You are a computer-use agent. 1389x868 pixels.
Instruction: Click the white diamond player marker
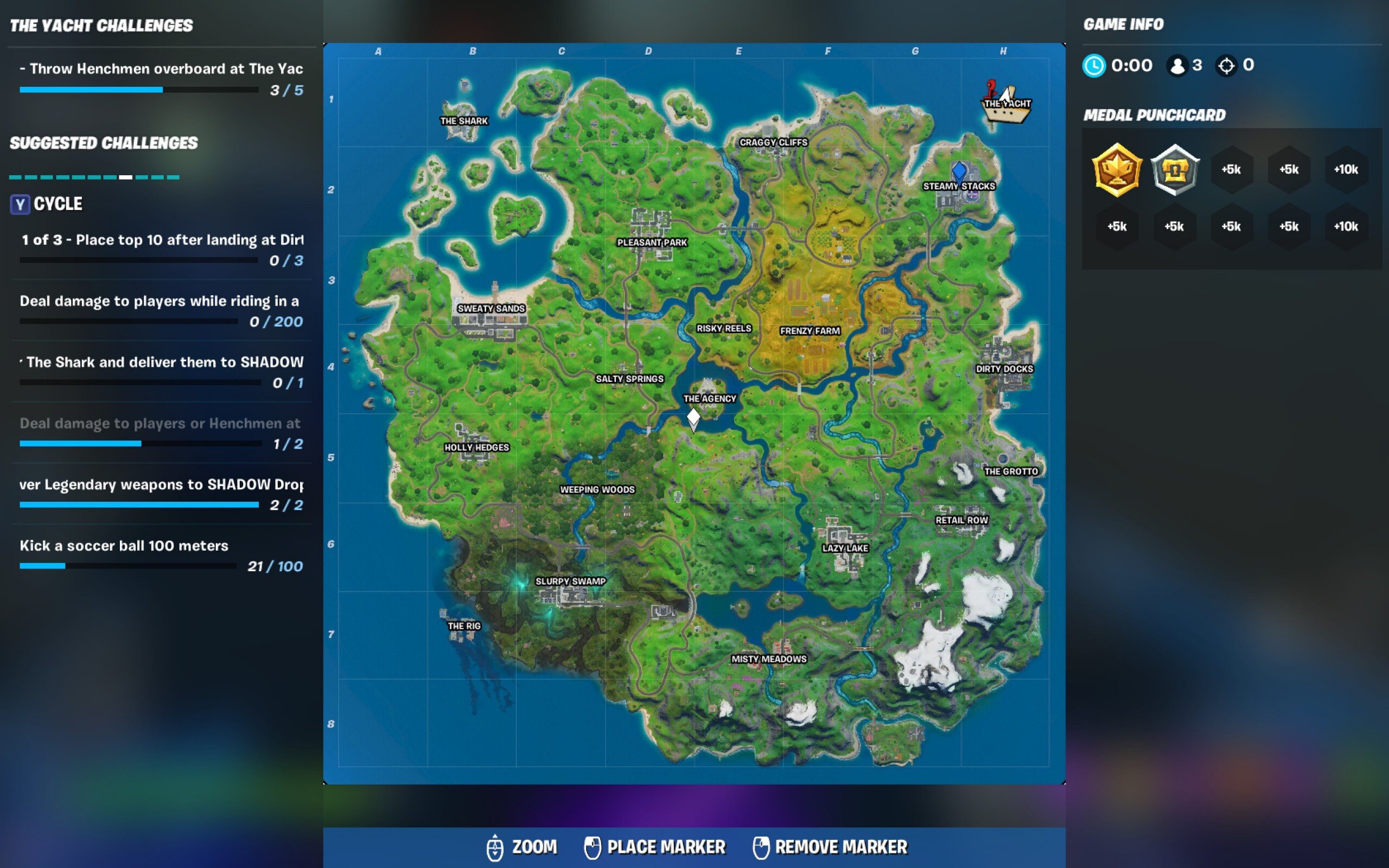coord(693,417)
